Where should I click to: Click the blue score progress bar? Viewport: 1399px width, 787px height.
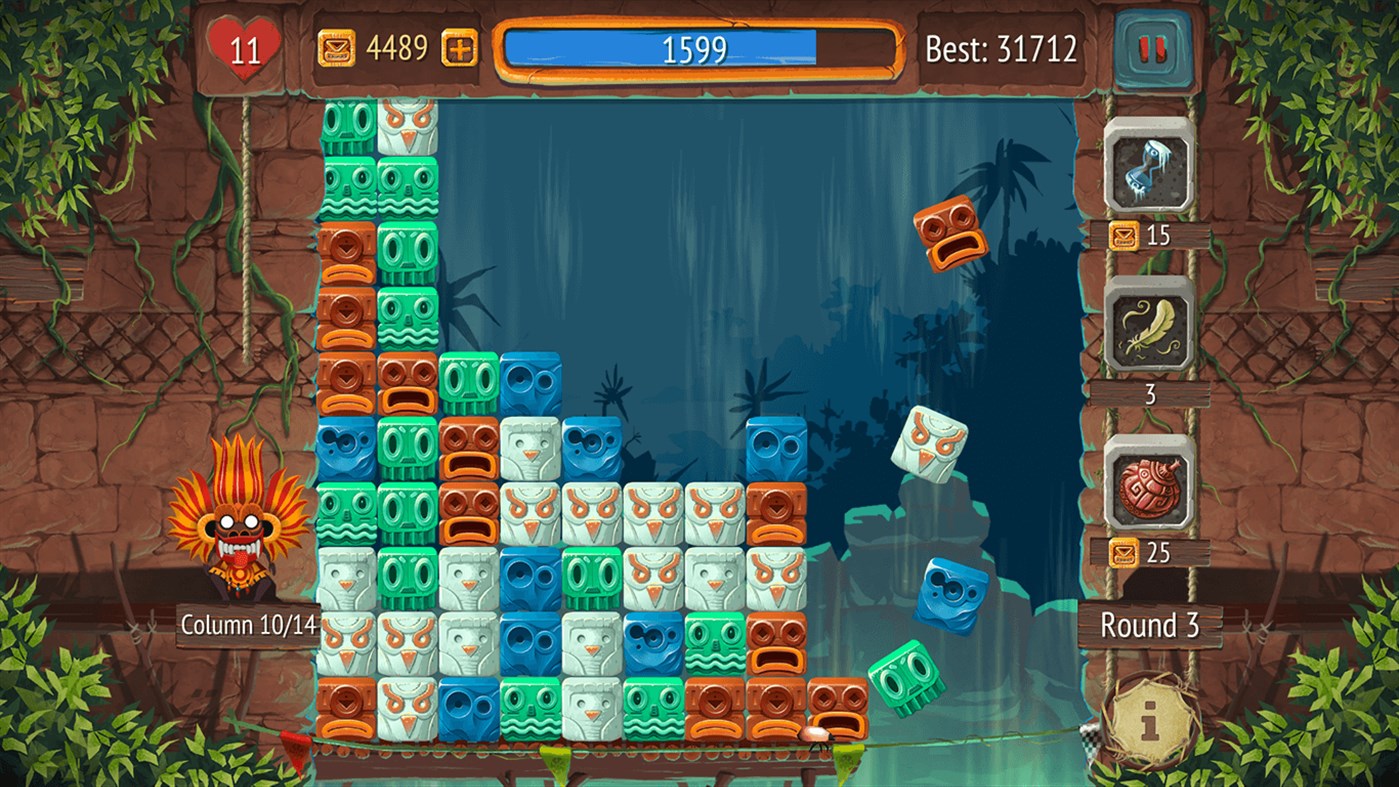pos(700,48)
